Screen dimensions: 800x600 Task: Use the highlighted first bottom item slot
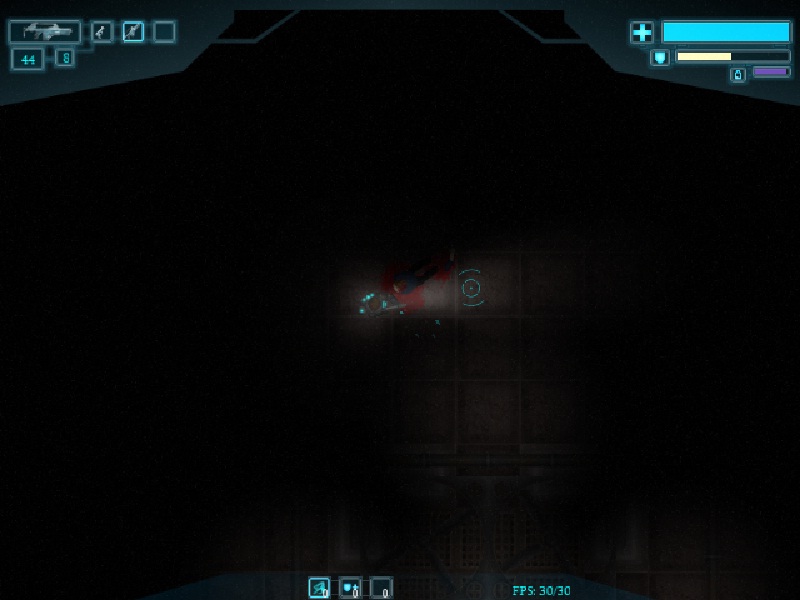(x=319, y=588)
